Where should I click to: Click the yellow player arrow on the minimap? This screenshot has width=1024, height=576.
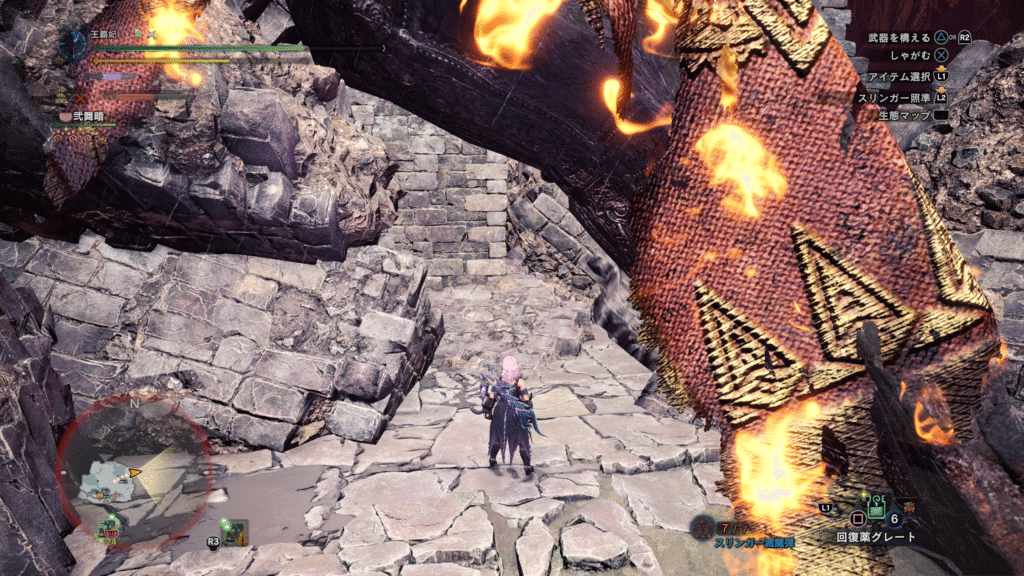coord(134,471)
